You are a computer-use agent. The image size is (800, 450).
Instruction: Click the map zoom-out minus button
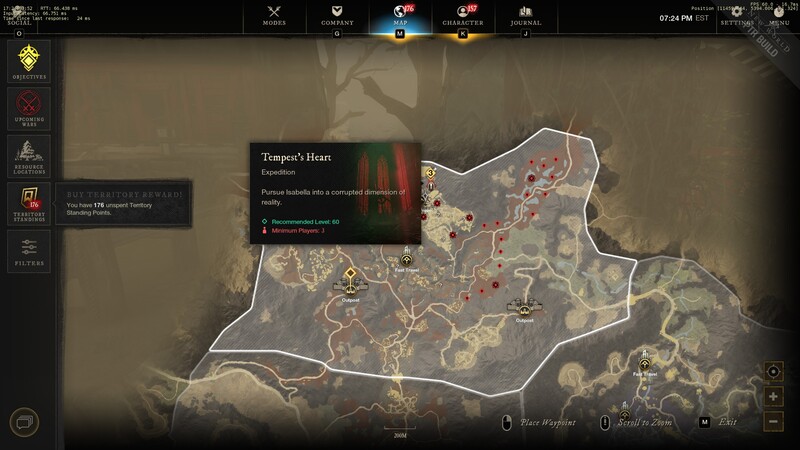pyautogui.click(x=774, y=421)
